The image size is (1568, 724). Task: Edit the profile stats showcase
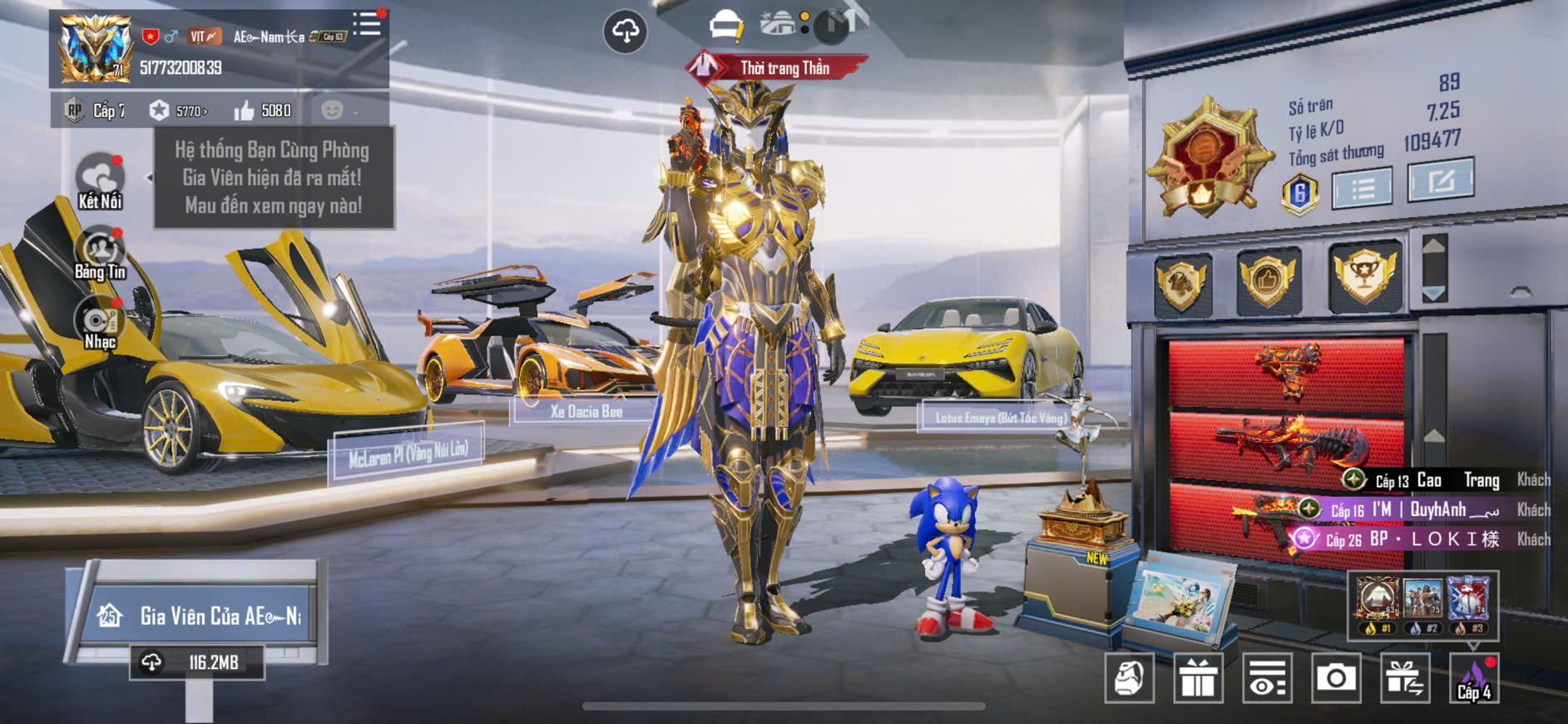click(x=1440, y=180)
